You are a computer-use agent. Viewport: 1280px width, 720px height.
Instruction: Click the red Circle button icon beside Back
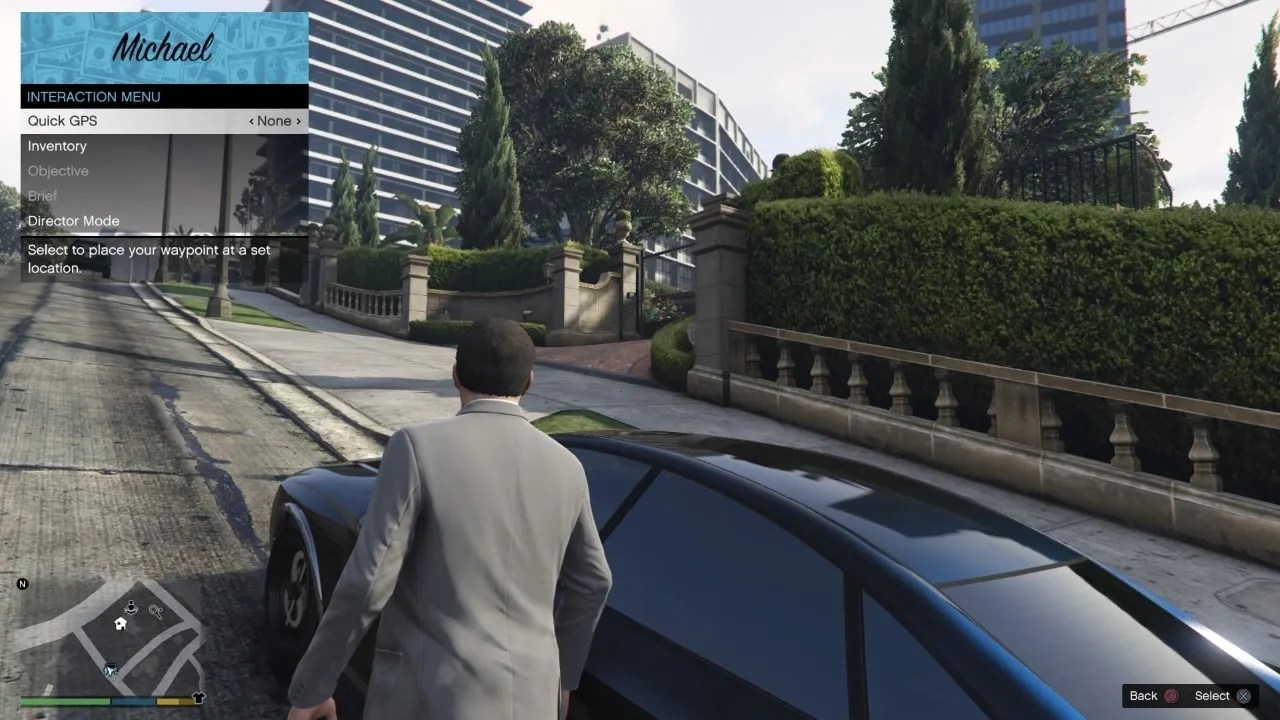(1170, 696)
